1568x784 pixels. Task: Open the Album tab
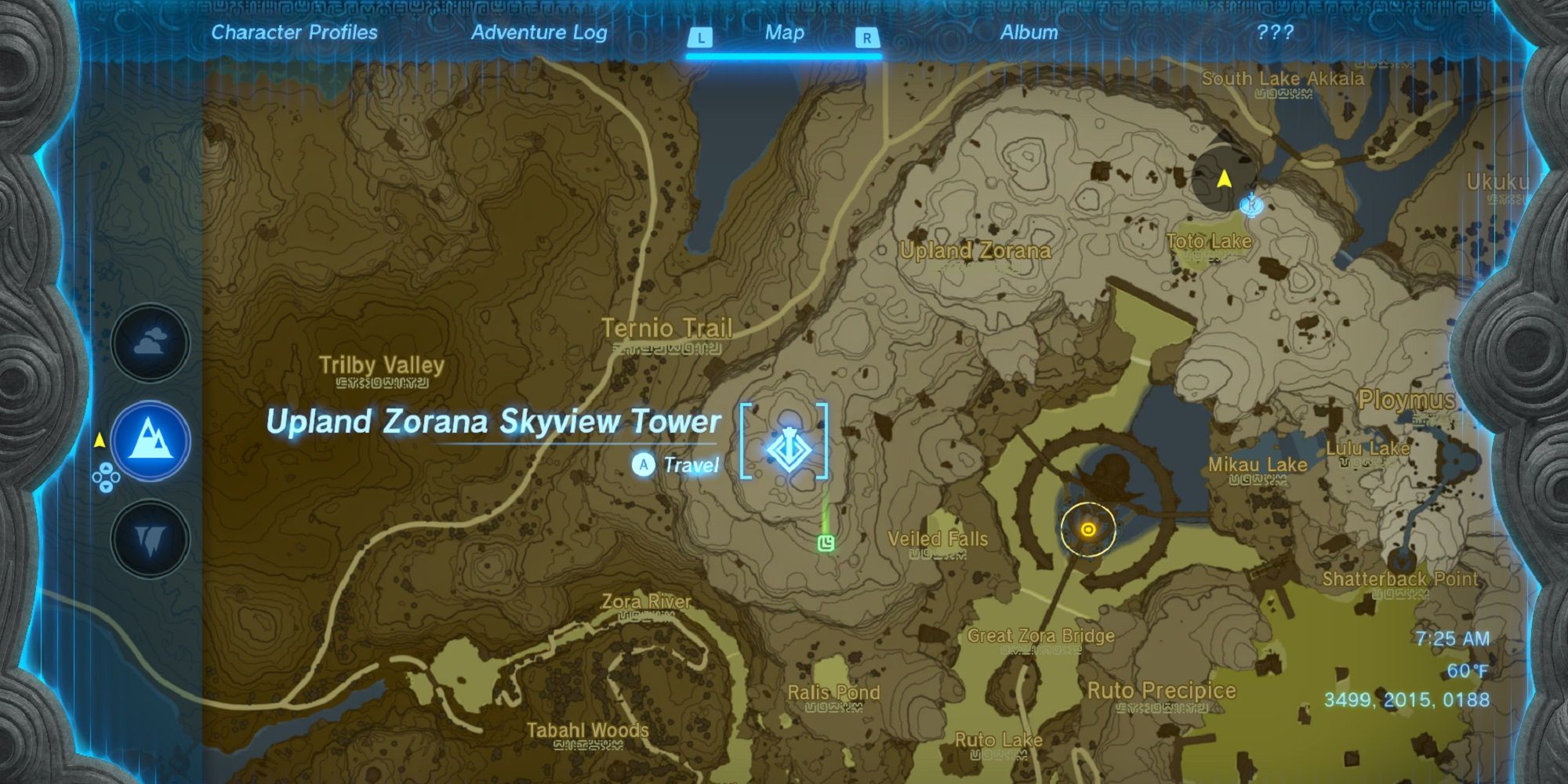tap(1028, 33)
